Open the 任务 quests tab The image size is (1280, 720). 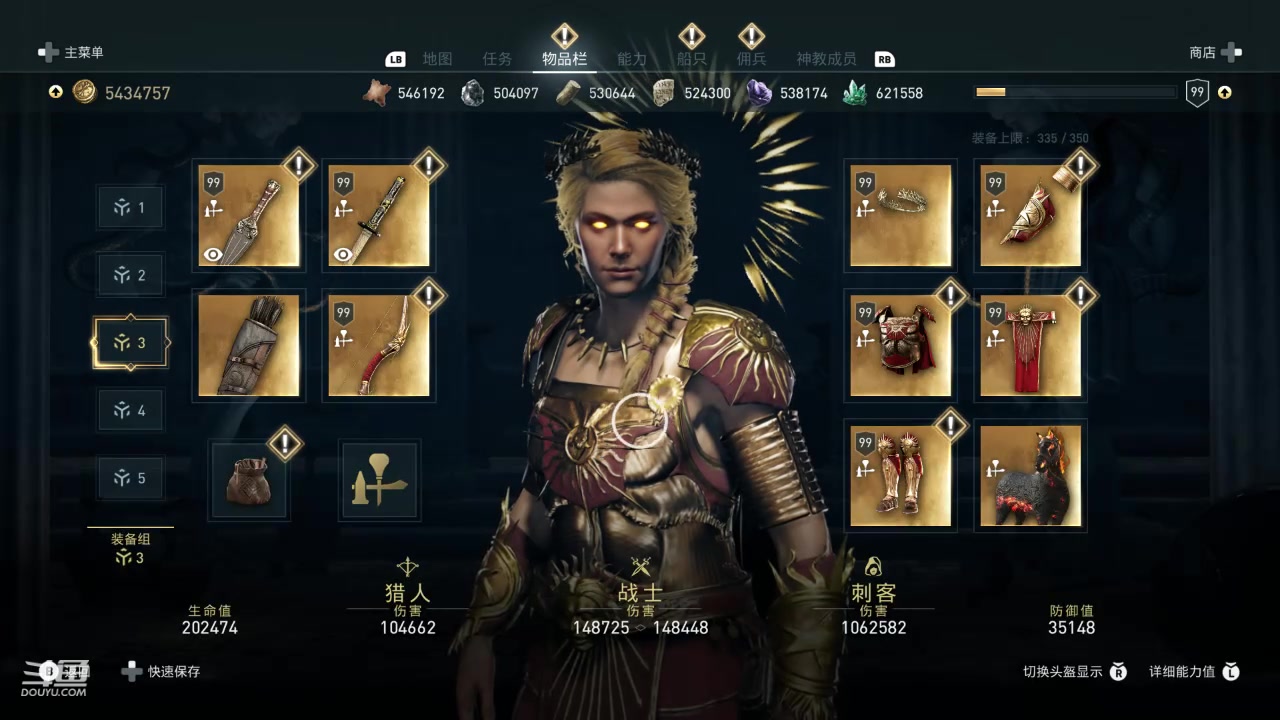[497, 59]
